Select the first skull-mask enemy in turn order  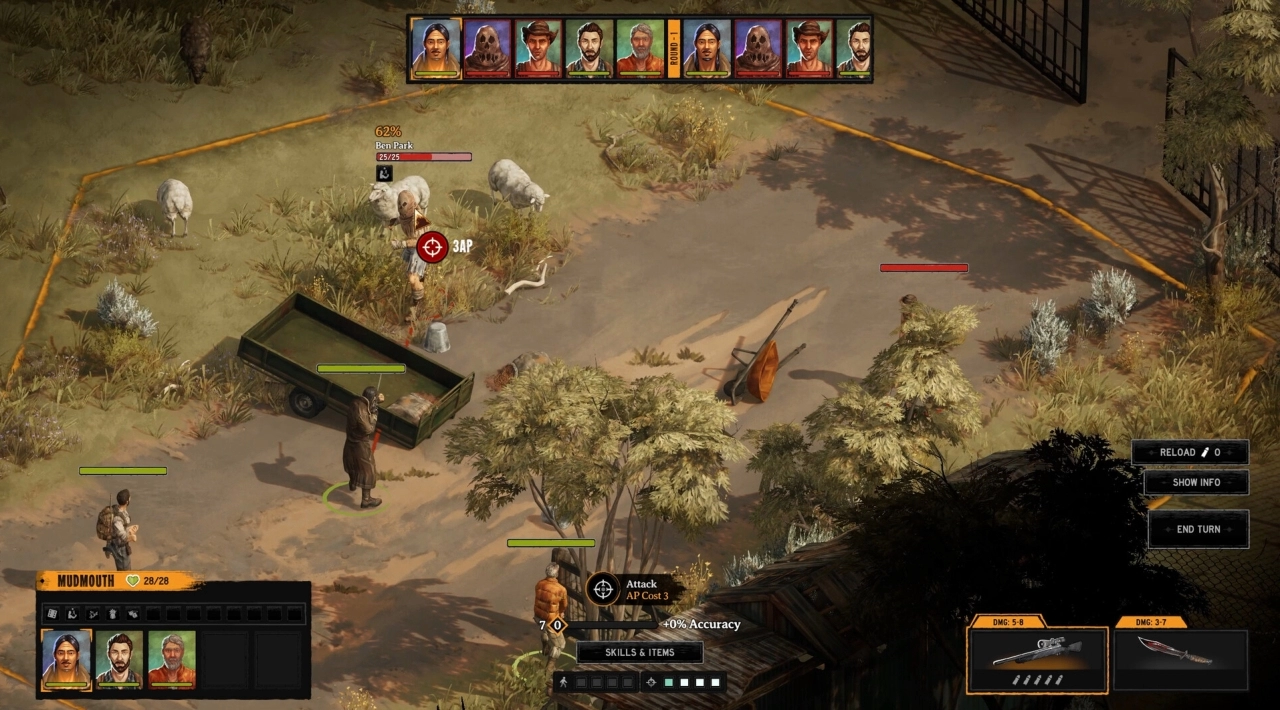tap(487, 47)
